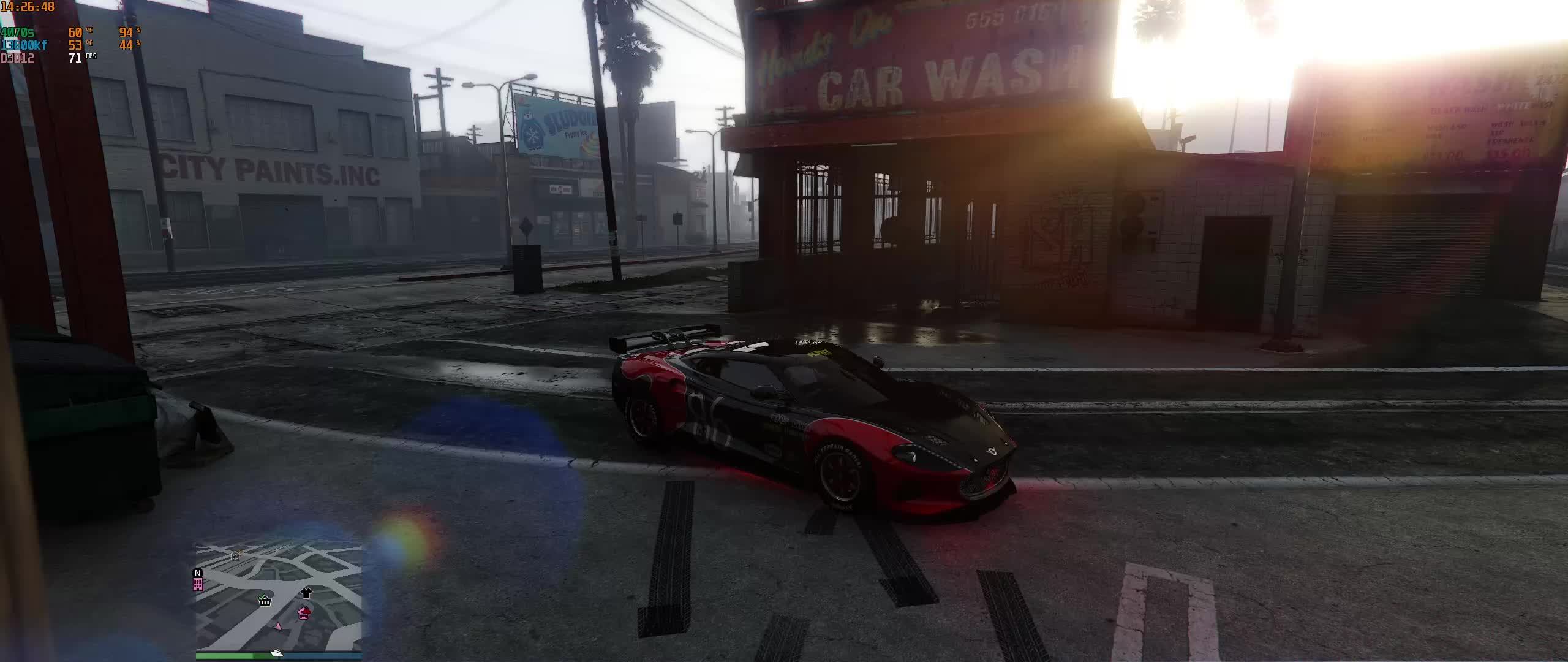Click the green yard blip on the minimap
Viewport: 1568px width, 662px height.
[264, 601]
